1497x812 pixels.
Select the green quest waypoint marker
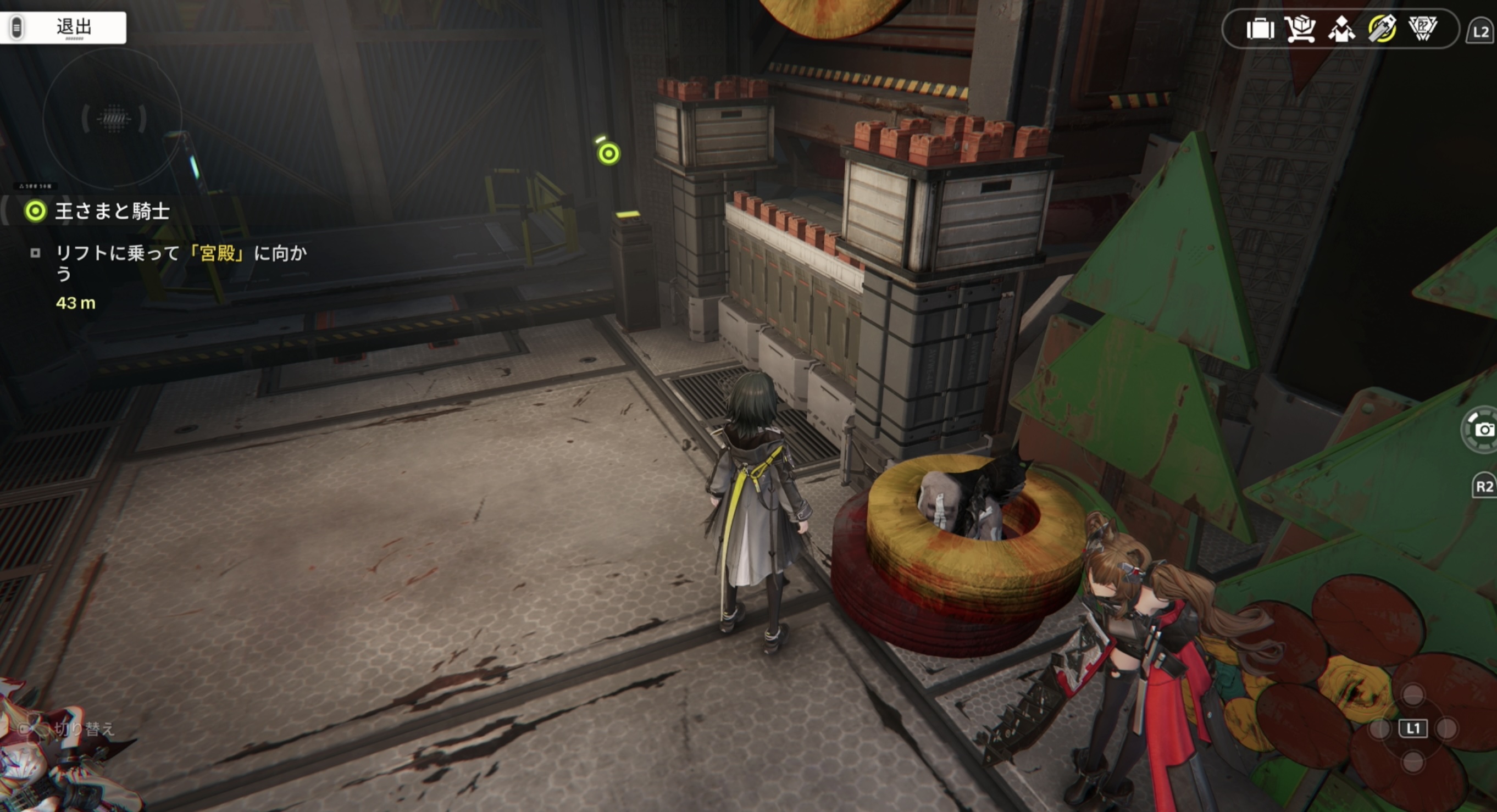click(608, 153)
